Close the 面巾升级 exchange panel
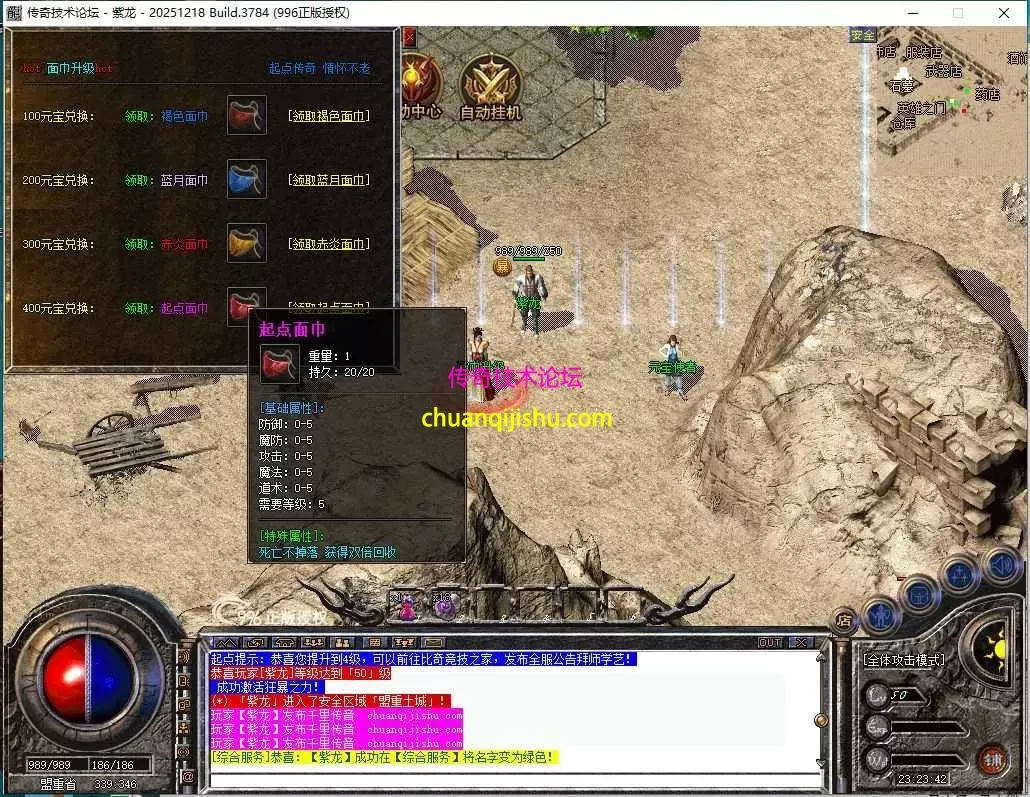This screenshot has height=797, width=1030. click(x=409, y=37)
